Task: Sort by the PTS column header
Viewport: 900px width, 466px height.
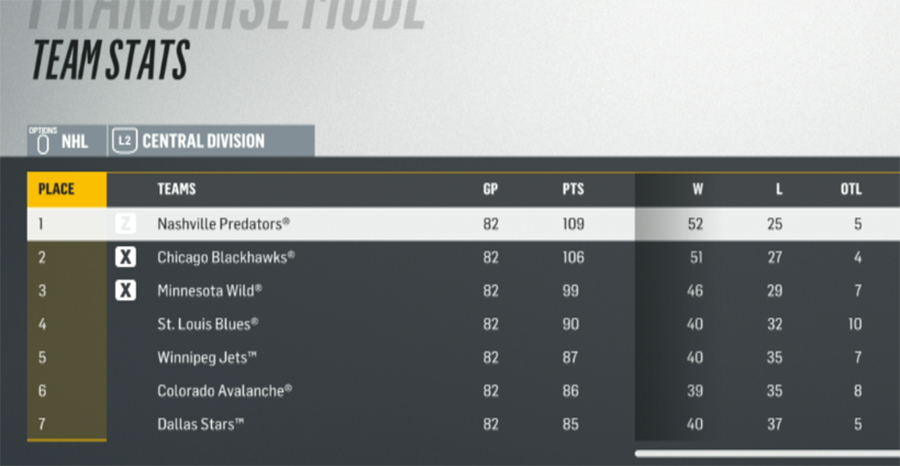Action: coord(572,189)
